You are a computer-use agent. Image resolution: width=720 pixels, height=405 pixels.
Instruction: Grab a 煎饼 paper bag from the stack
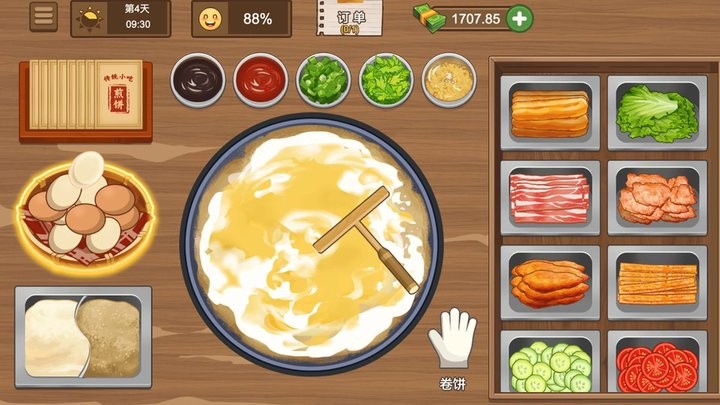tap(85, 95)
